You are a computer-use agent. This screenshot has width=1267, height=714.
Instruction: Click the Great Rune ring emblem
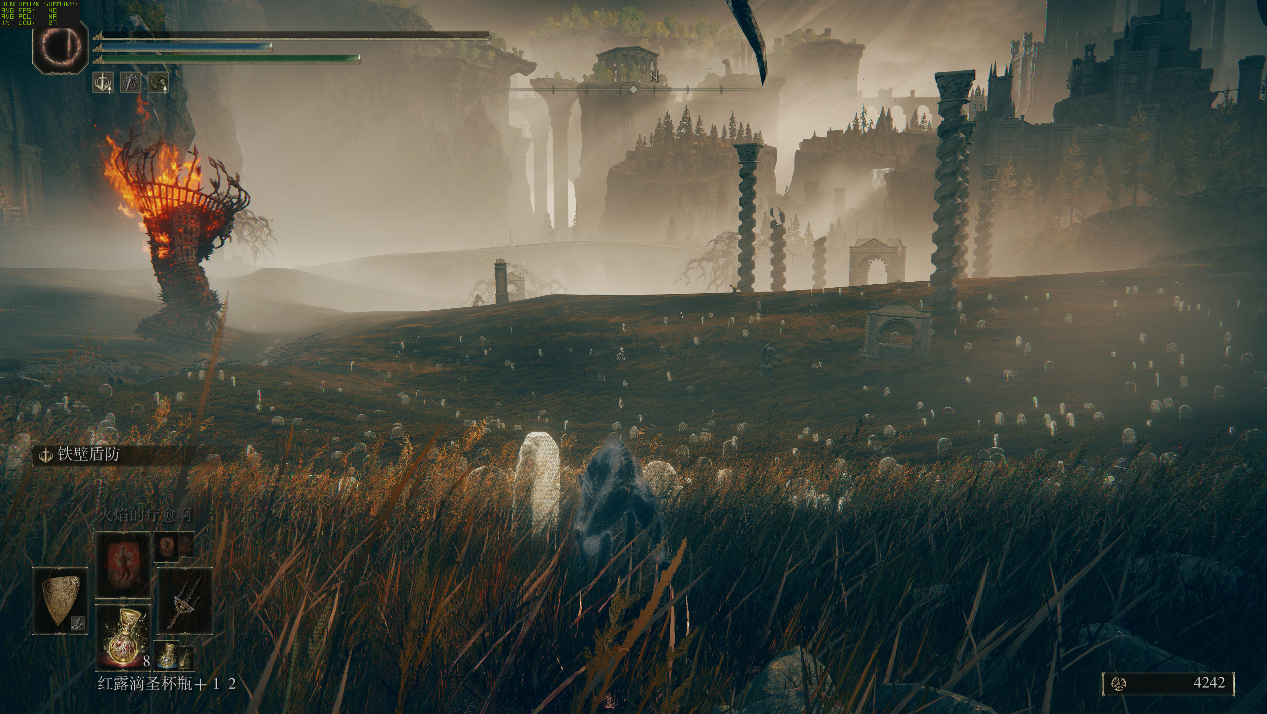click(60, 47)
